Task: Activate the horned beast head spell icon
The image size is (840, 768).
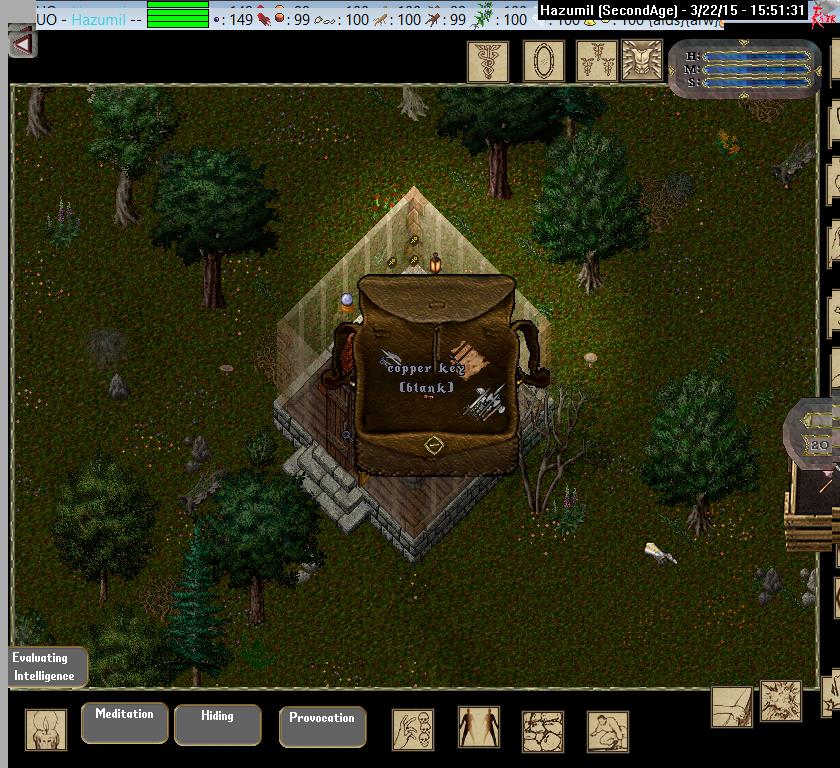Action: pos(642,61)
